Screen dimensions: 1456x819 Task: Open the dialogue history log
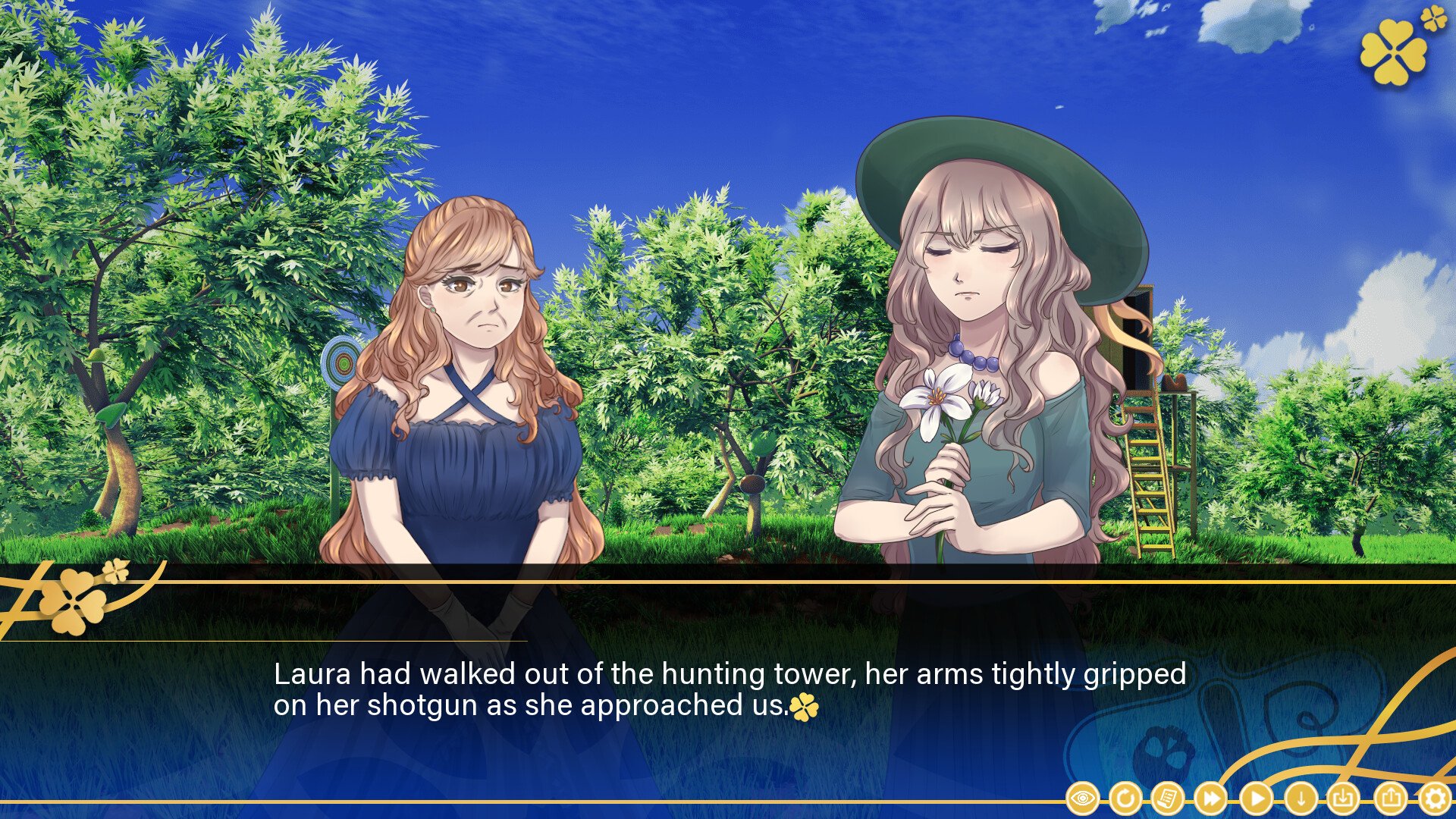coord(1168,799)
